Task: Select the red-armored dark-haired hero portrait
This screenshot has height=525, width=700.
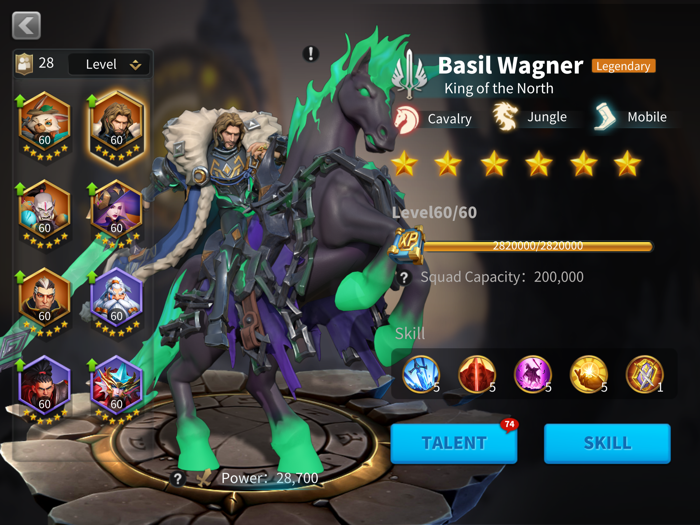Action: [44, 386]
